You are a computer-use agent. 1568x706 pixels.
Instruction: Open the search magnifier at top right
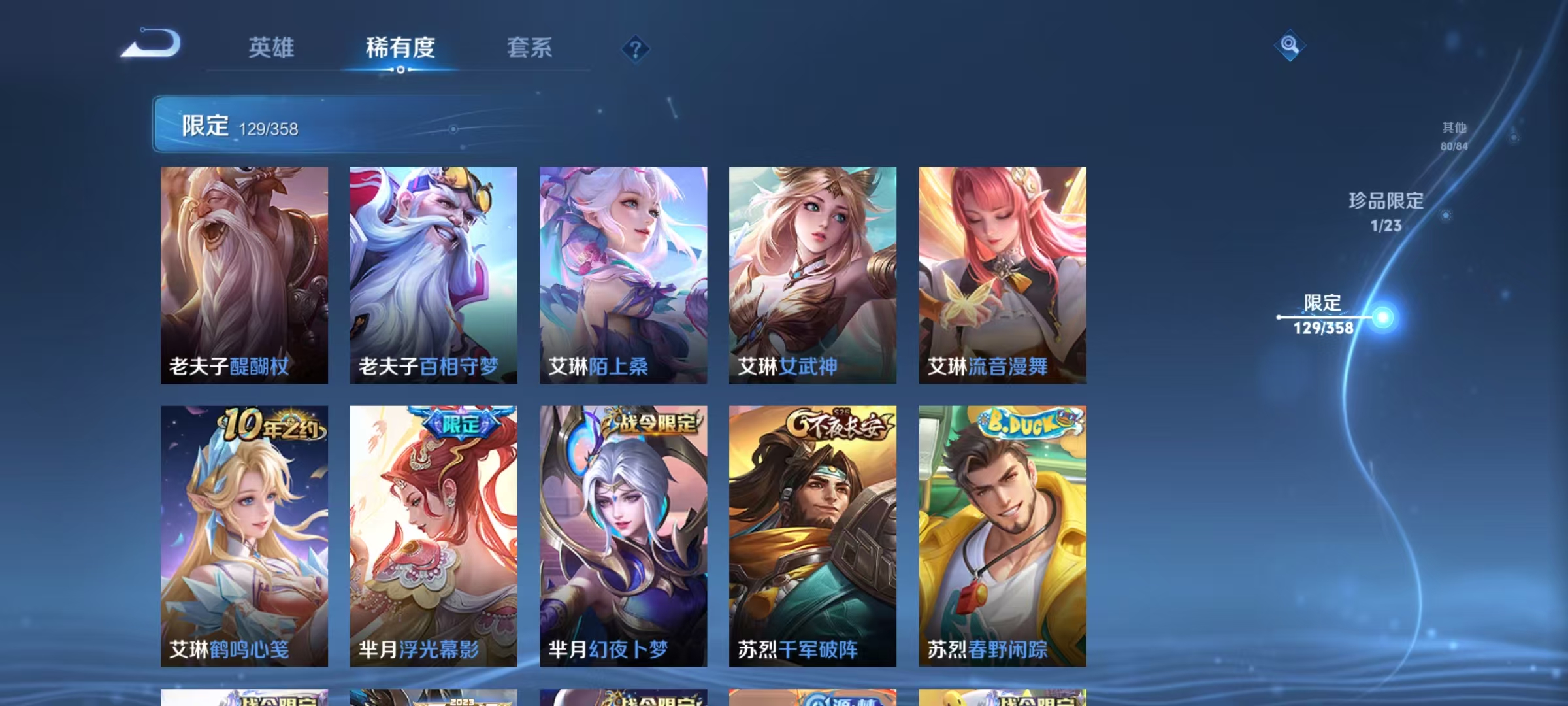1290,46
